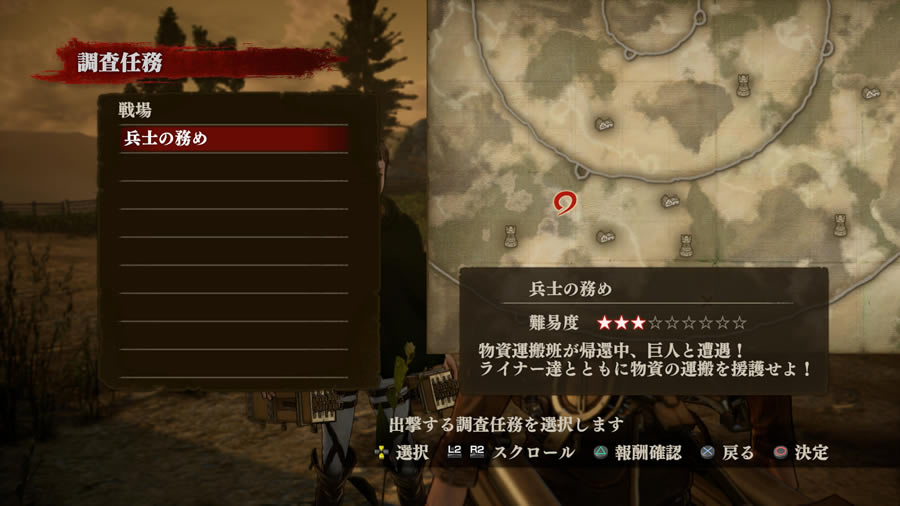Click the red swirl mission marker on map

(565, 202)
